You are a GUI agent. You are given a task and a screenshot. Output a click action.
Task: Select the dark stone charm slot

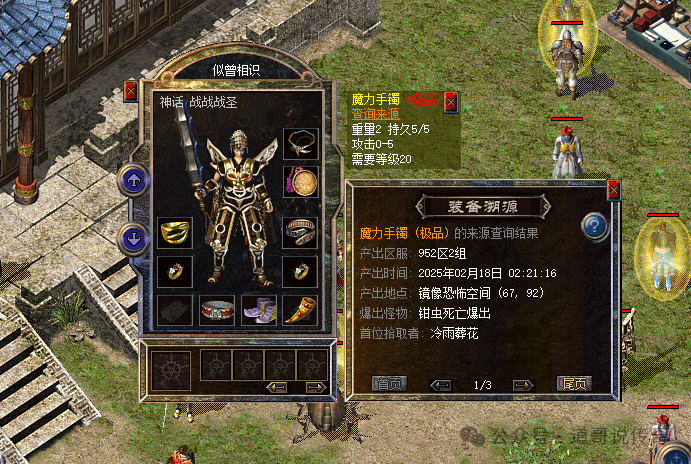[175, 309]
